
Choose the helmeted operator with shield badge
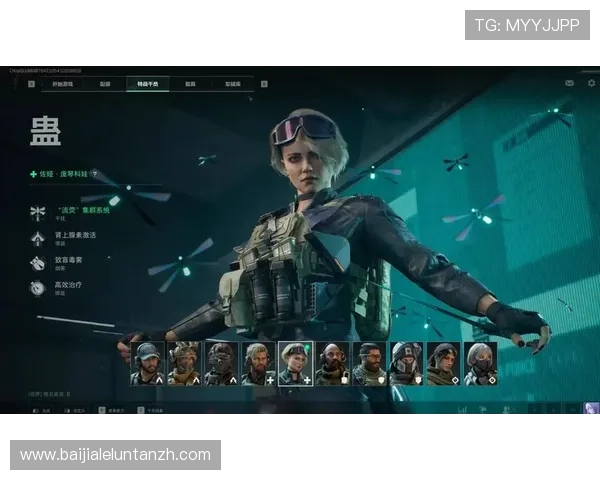(x=406, y=364)
